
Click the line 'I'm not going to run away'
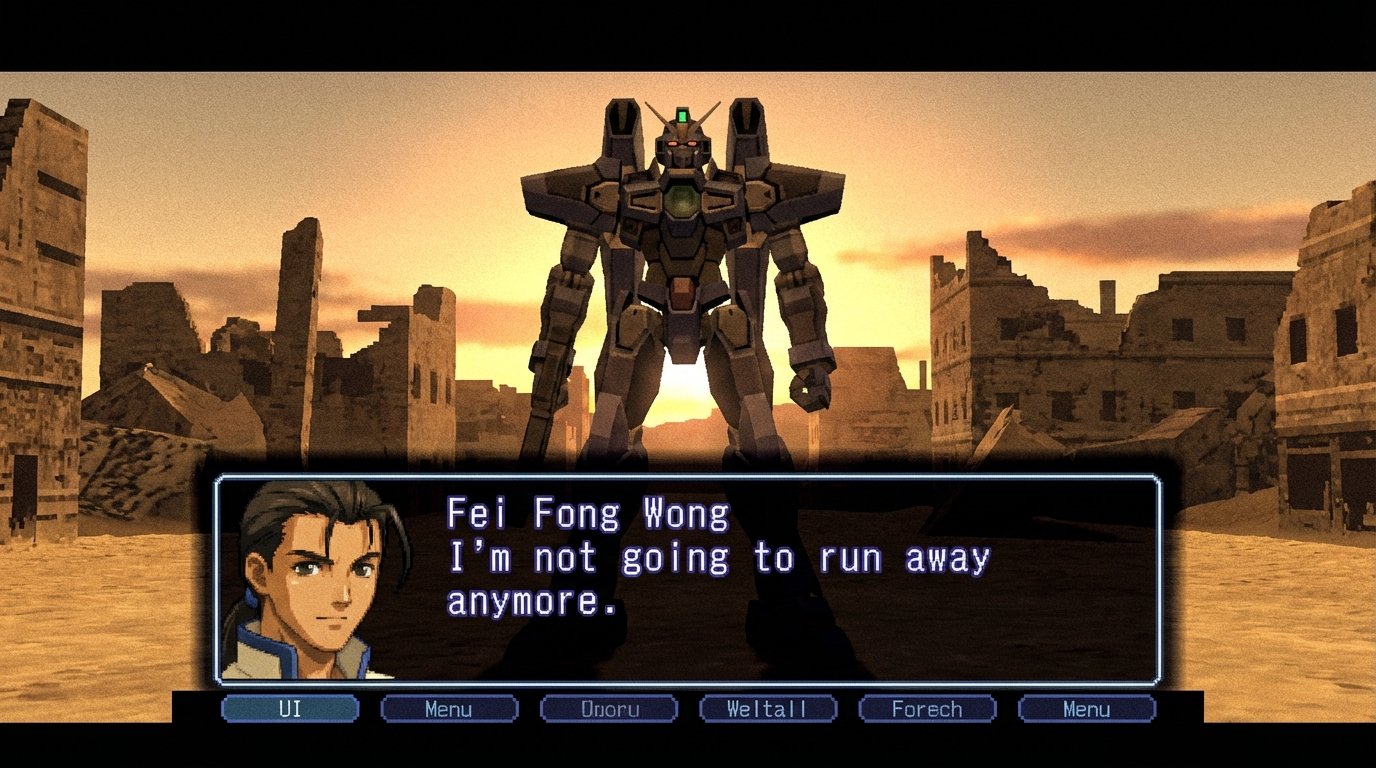720,558
